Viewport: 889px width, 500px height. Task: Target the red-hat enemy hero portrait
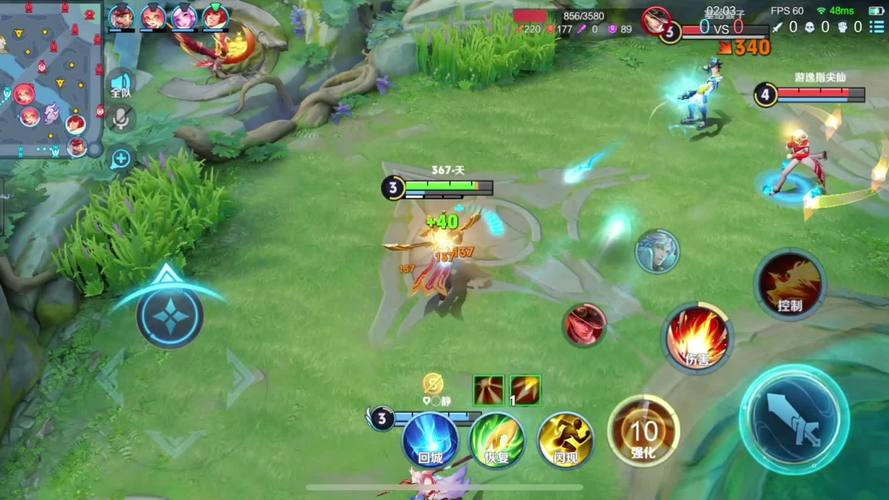click(583, 324)
